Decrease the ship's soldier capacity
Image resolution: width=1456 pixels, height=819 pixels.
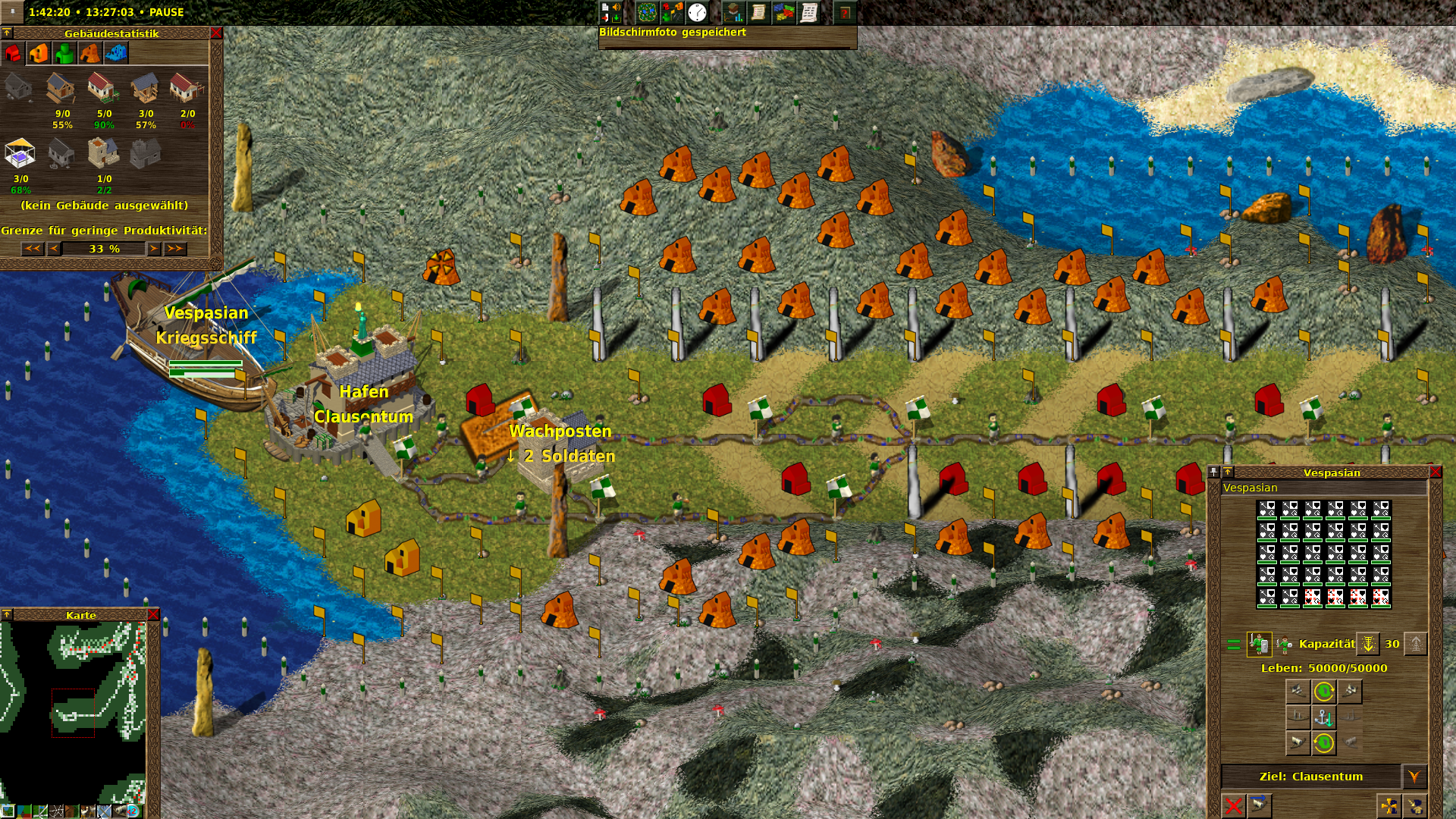coord(1368,644)
